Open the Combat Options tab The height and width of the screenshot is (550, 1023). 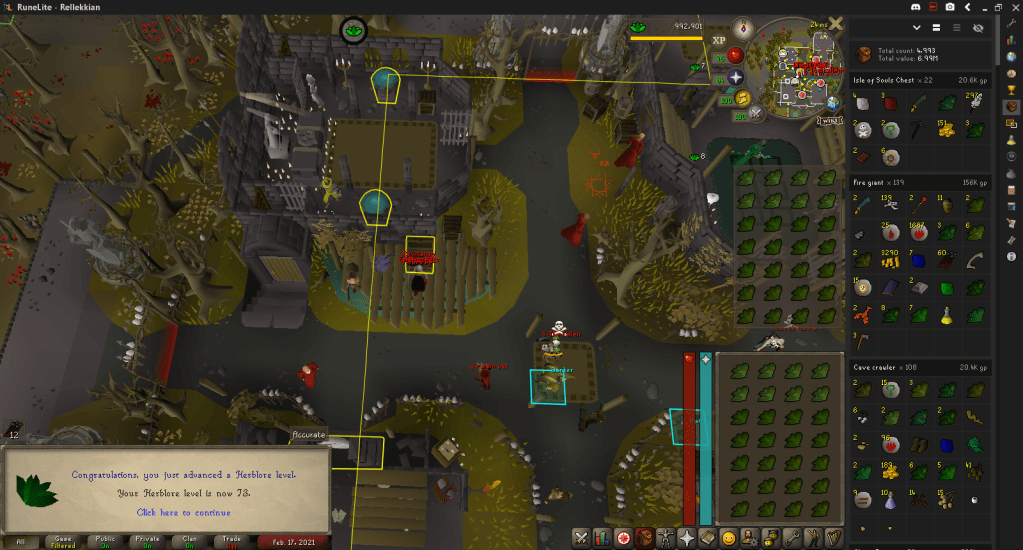pos(580,538)
